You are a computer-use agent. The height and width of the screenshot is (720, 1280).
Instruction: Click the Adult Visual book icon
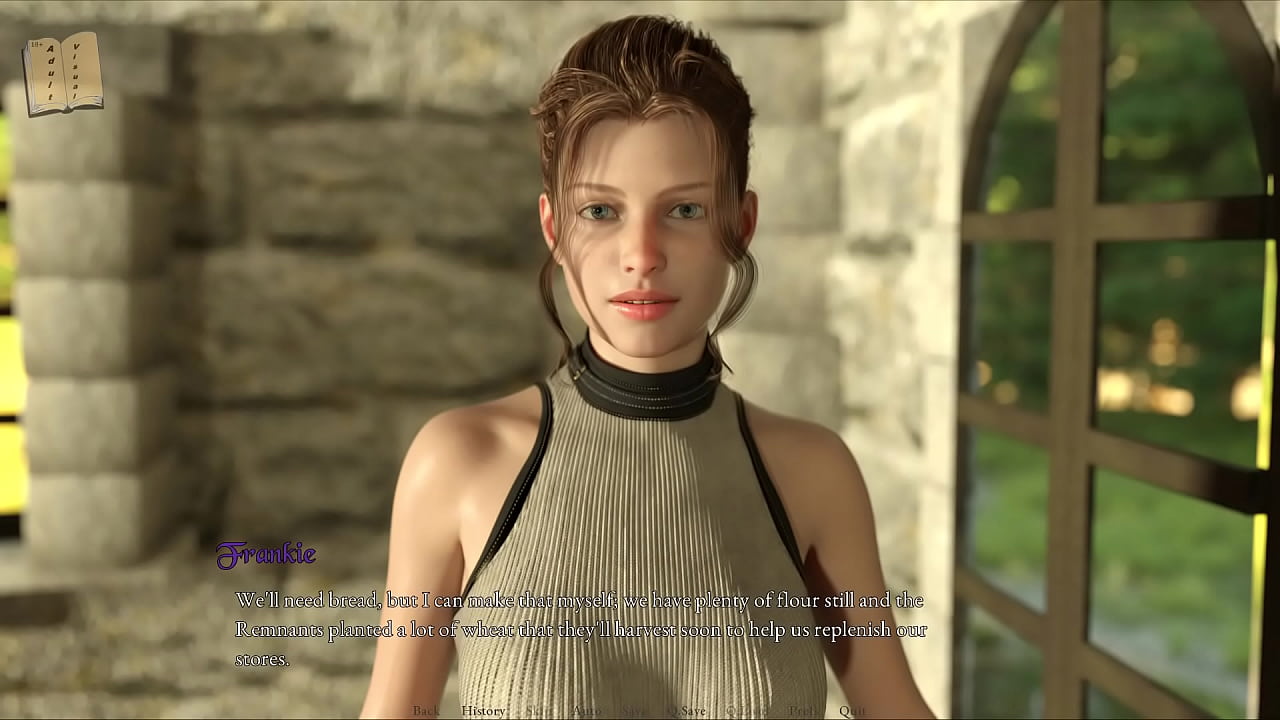point(63,73)
